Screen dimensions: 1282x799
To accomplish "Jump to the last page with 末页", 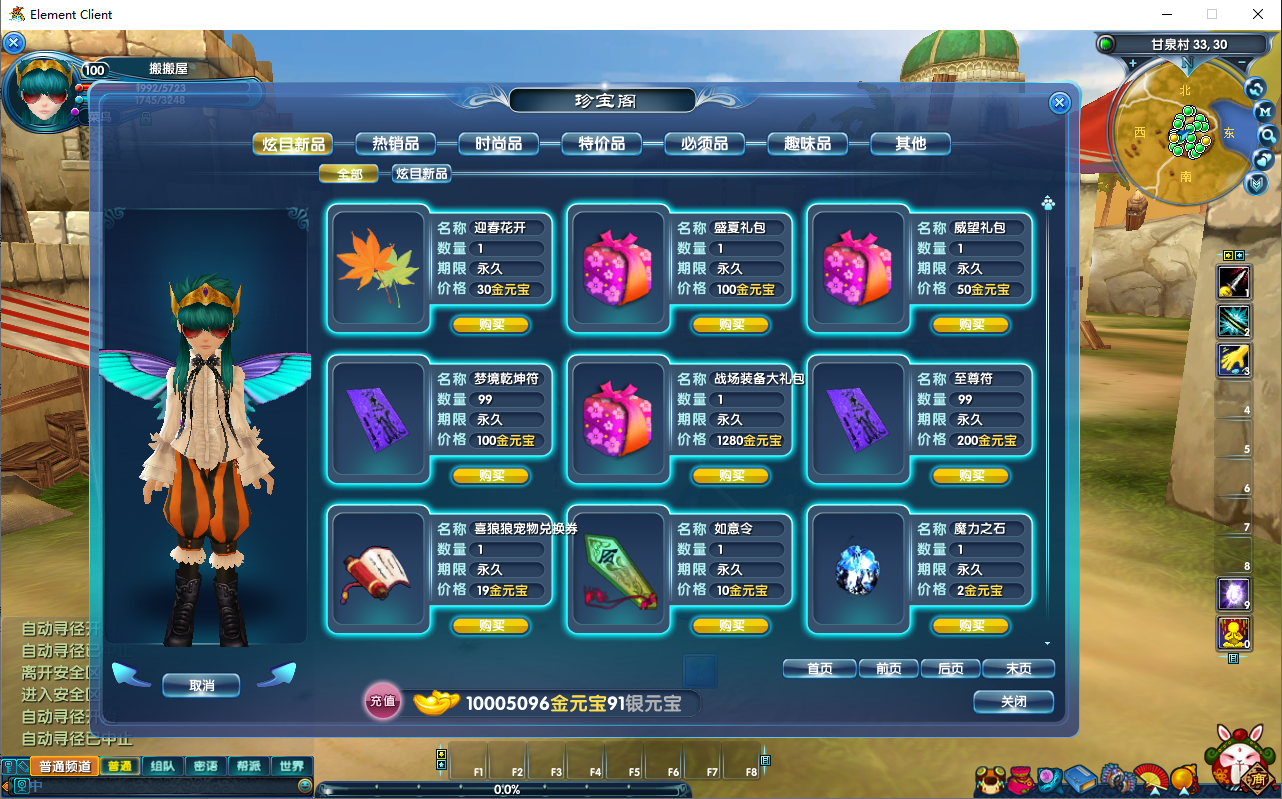I will [1018, 668].
